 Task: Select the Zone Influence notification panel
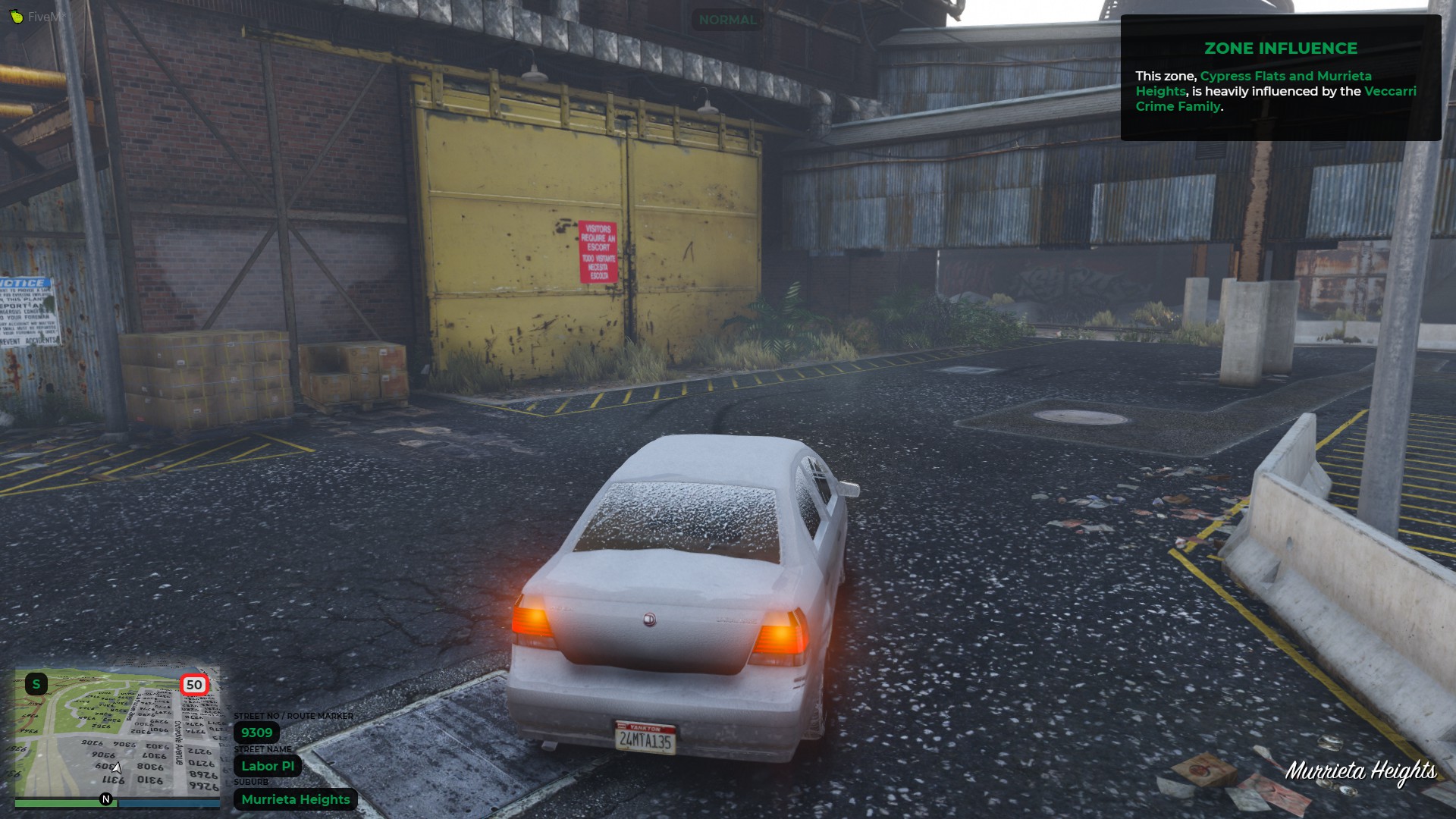pos(1280,78)
